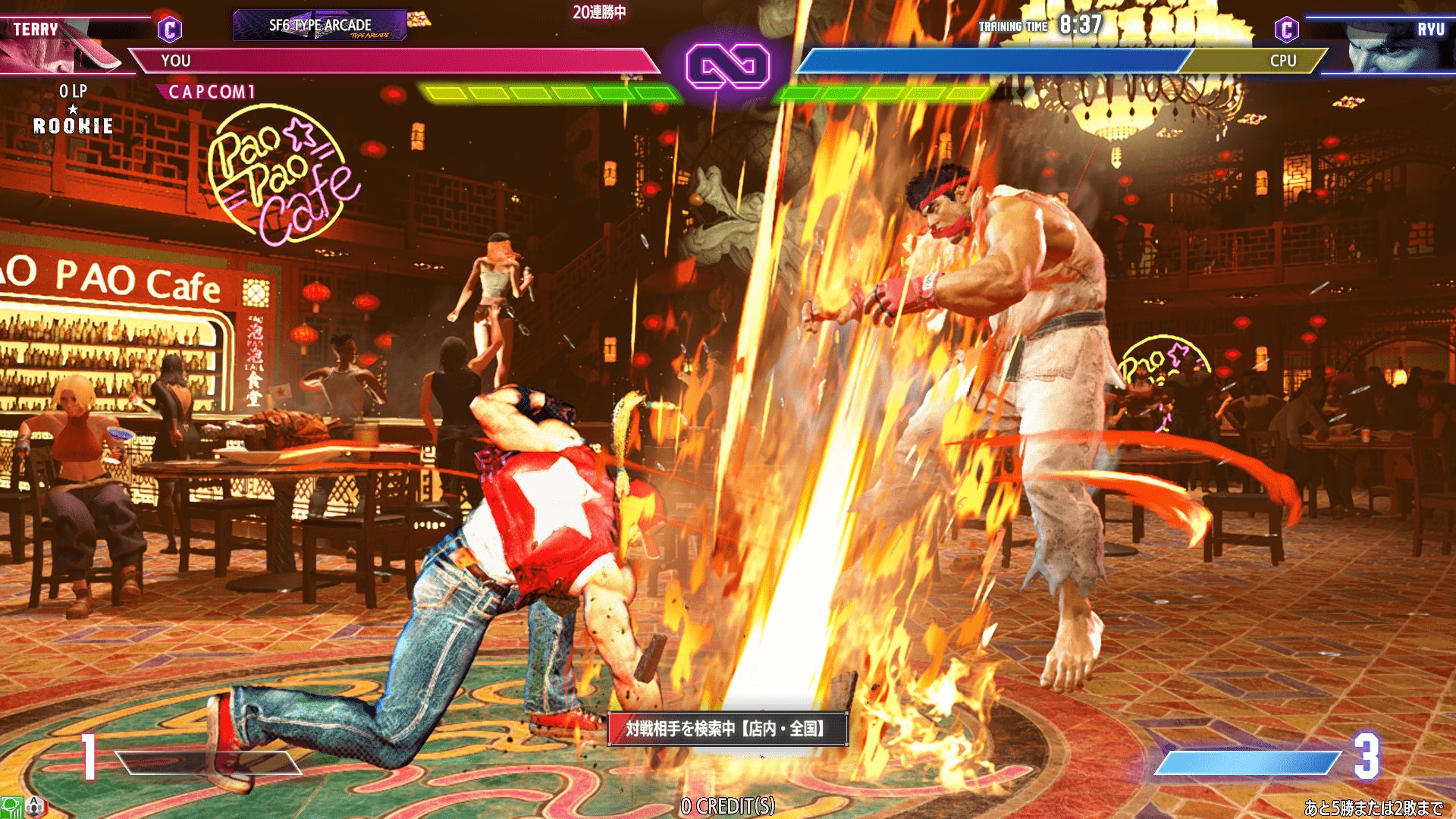Viewport: 1456px width, 819px height.
Task: Select the infinity round timer emblem
Action: pos(727,66)
